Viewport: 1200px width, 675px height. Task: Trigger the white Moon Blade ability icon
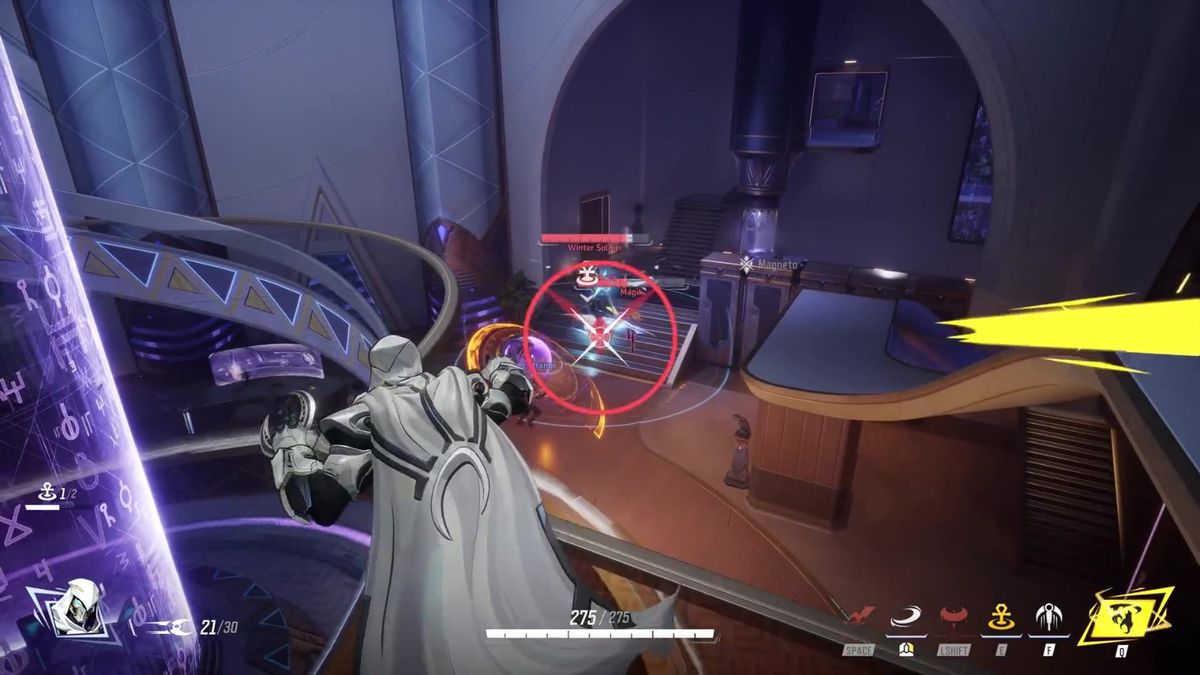1050,617
